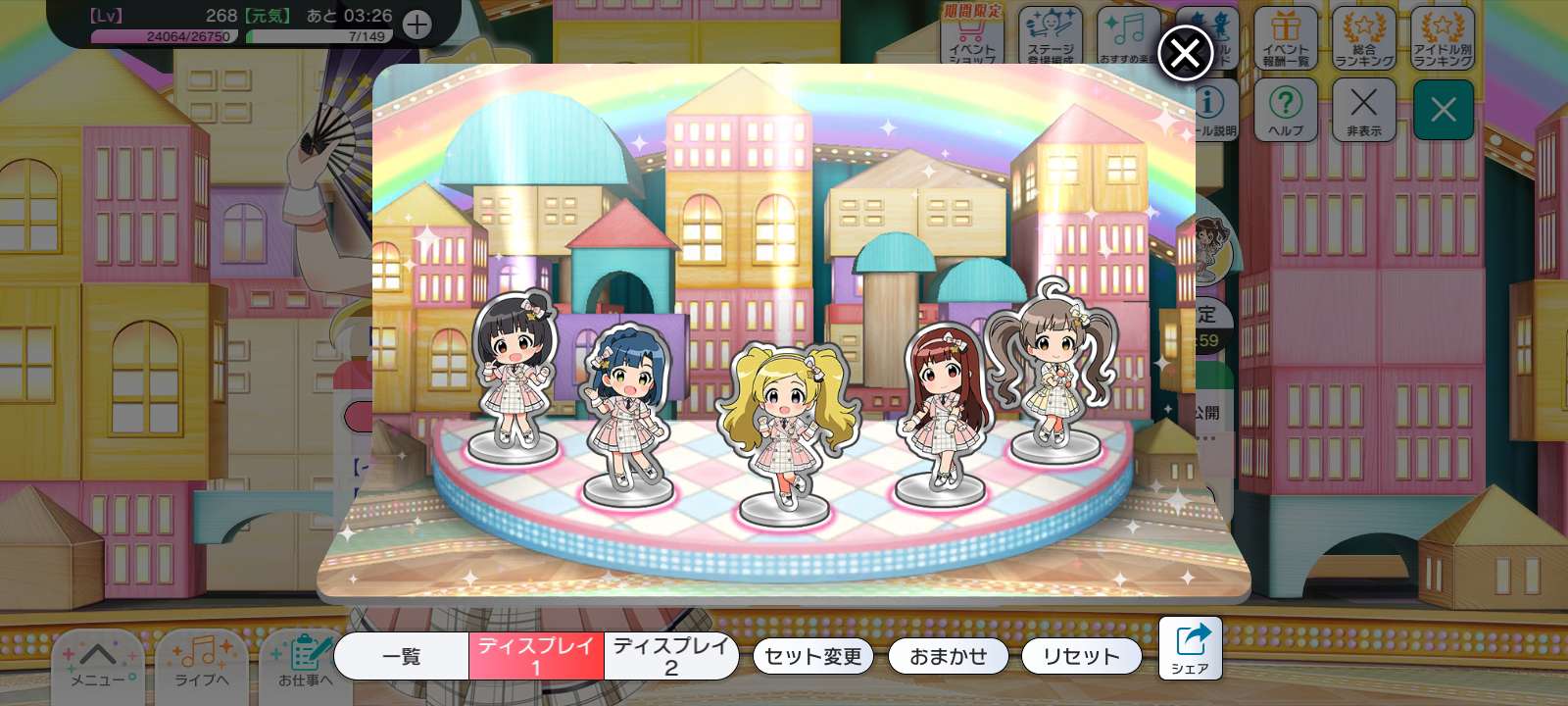Check the 総合ランキング overall ranking
Screen dimensions: 1568x706
point(1364,37)
